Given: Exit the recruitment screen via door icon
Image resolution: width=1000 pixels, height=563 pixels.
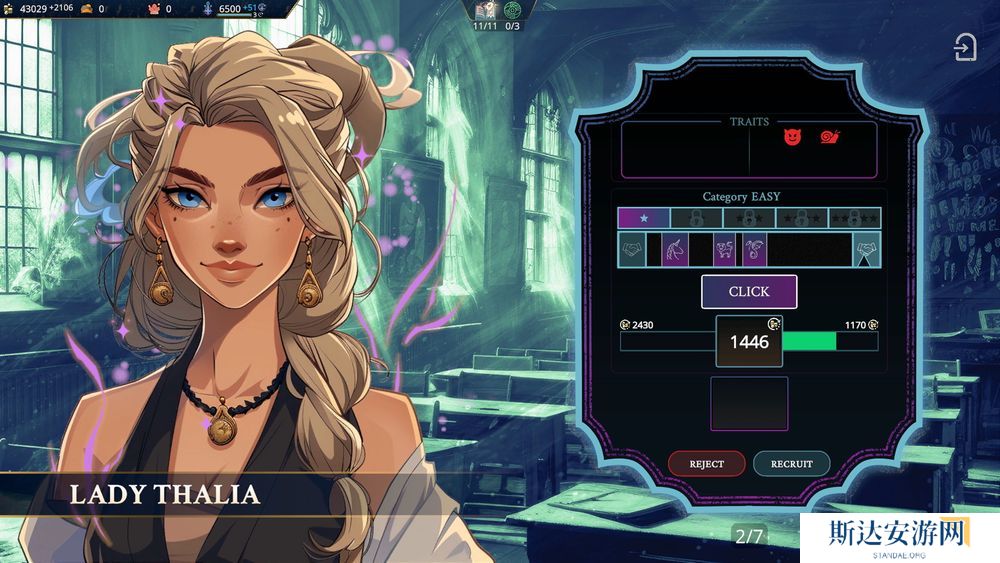Looking at the screenshot, I should tap(965, 48).
